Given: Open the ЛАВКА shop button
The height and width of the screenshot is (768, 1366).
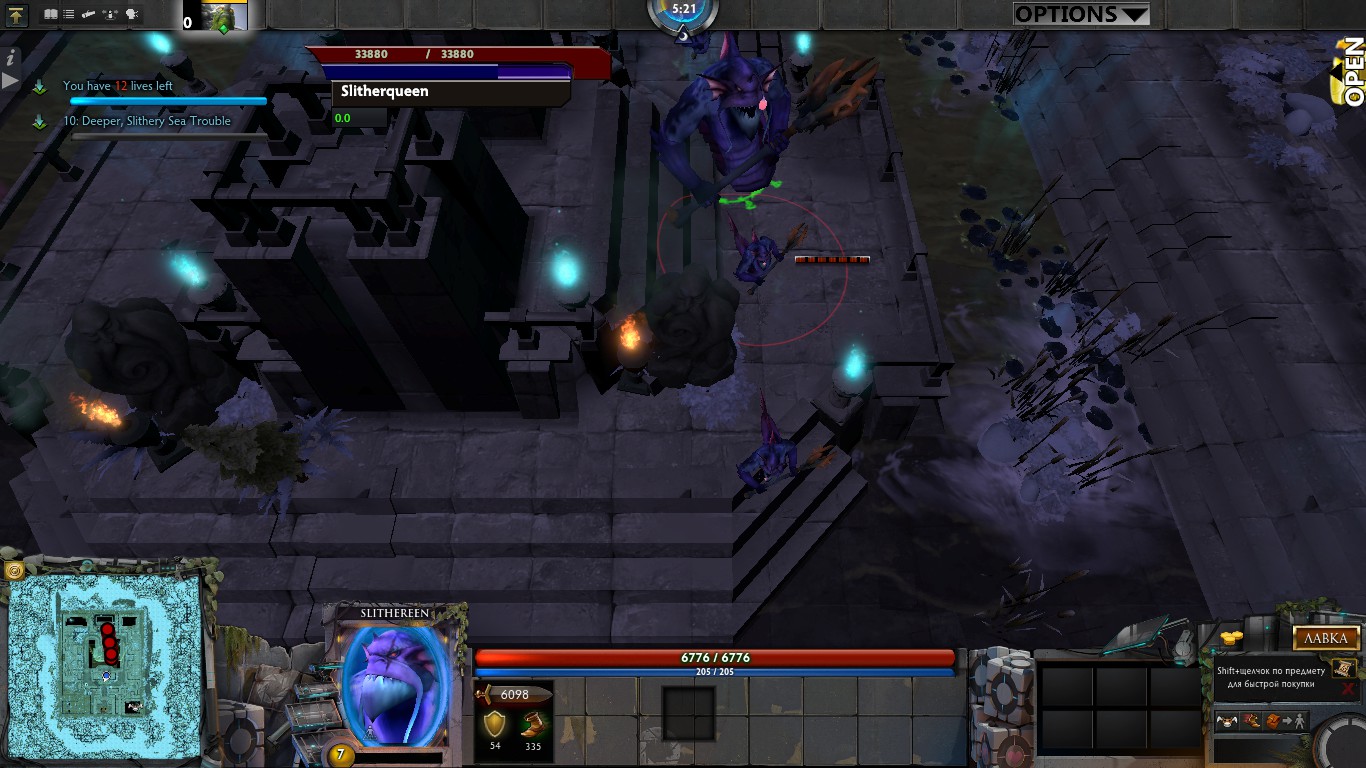Looking at the screenshot, I should 1326,638.
